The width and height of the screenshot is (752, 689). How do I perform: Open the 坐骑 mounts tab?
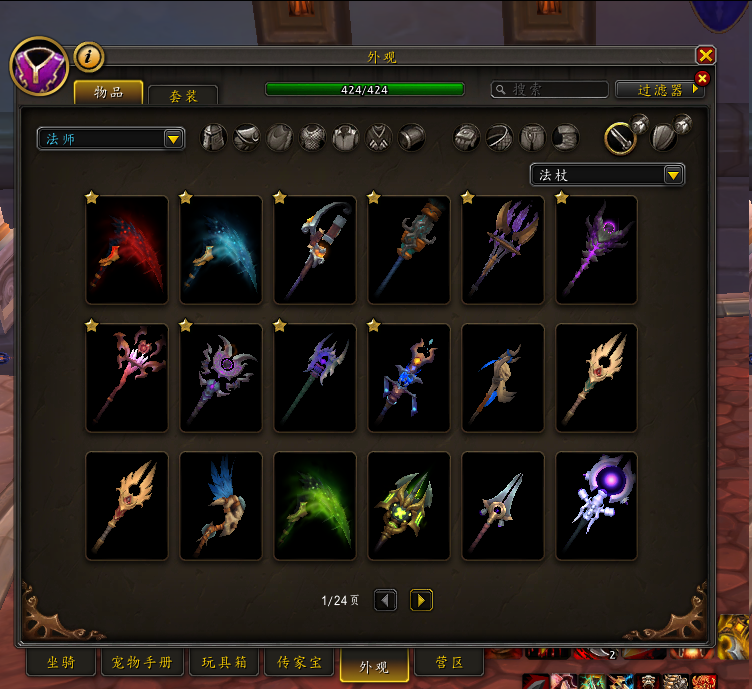[x=59, y=662]
